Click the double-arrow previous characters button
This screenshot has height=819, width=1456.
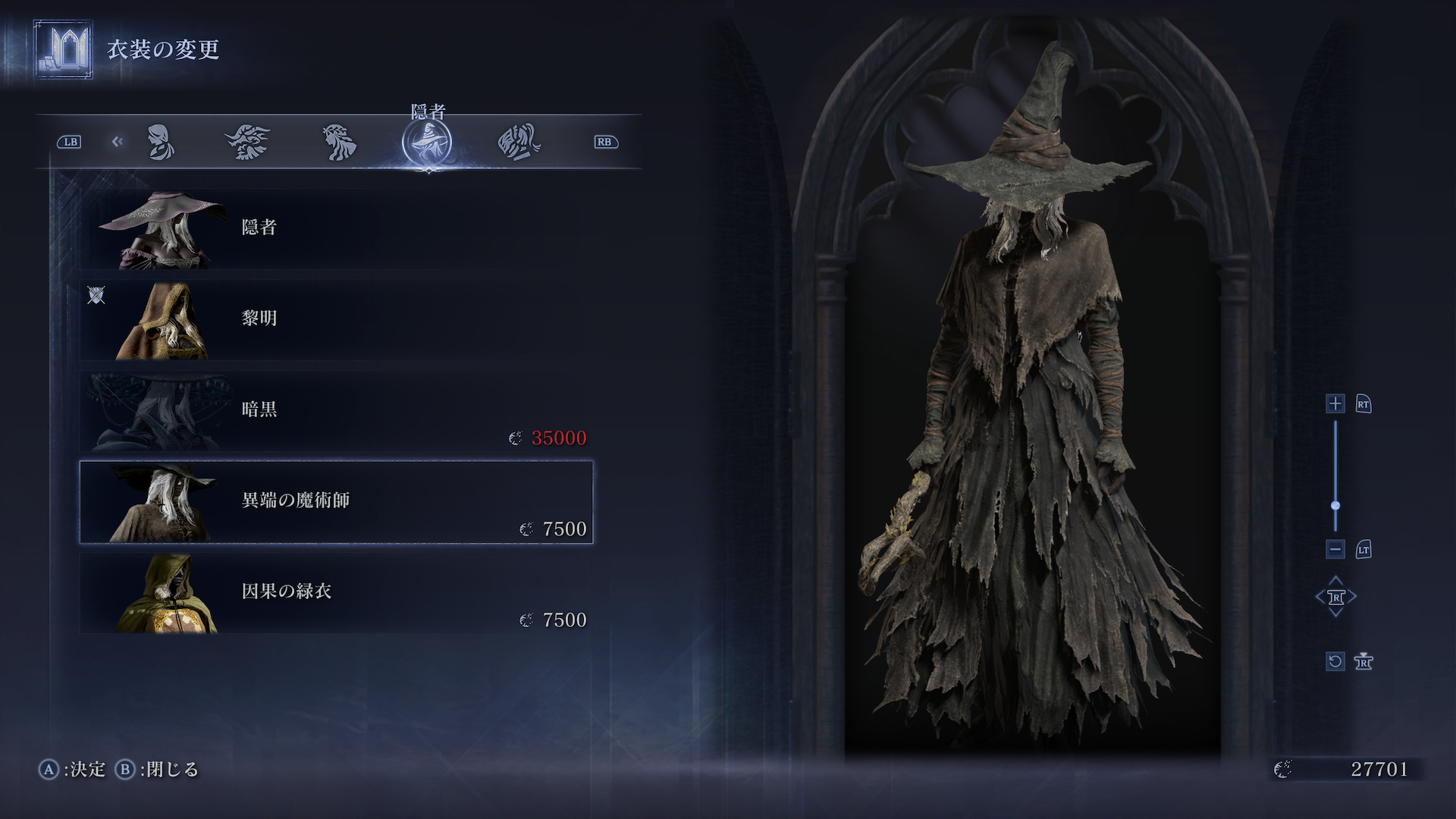[117, 142]
